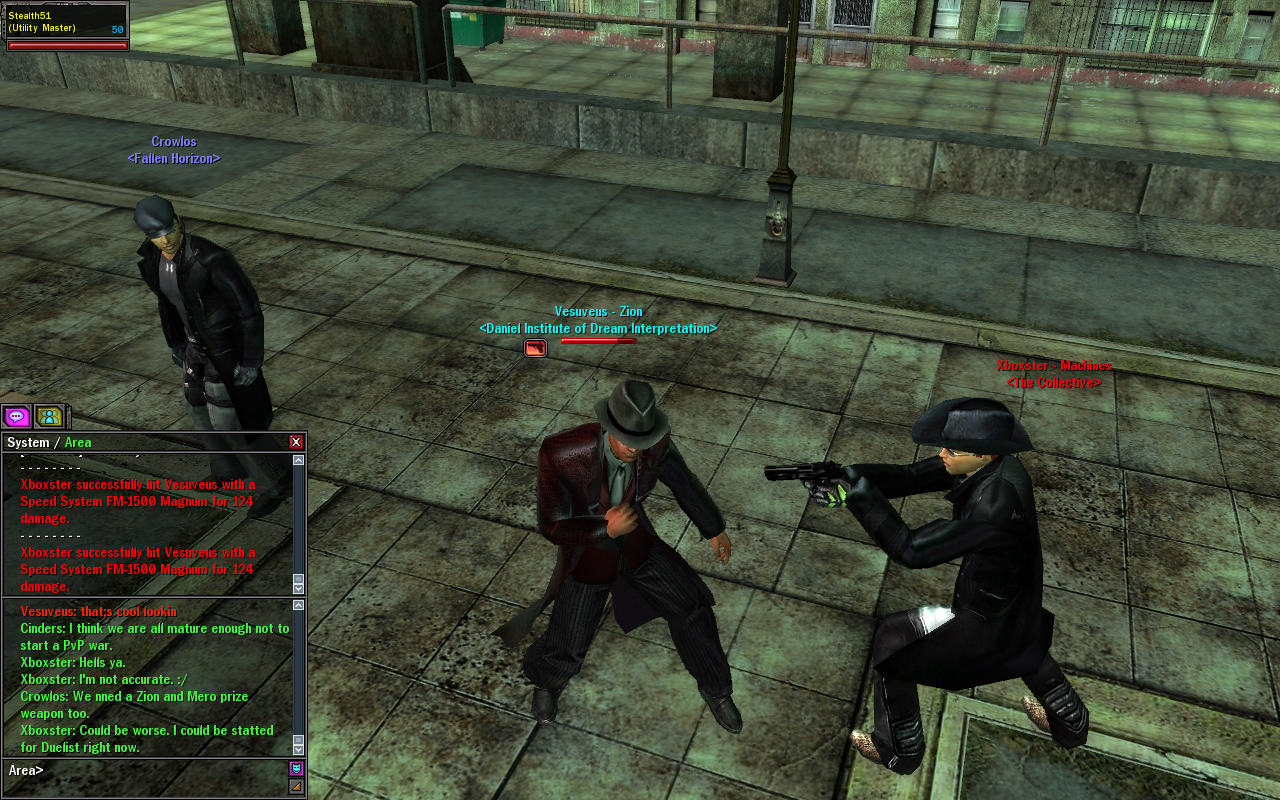Open the team members panel icon
The image size is (1280, 800).
(x=49, y=416)
